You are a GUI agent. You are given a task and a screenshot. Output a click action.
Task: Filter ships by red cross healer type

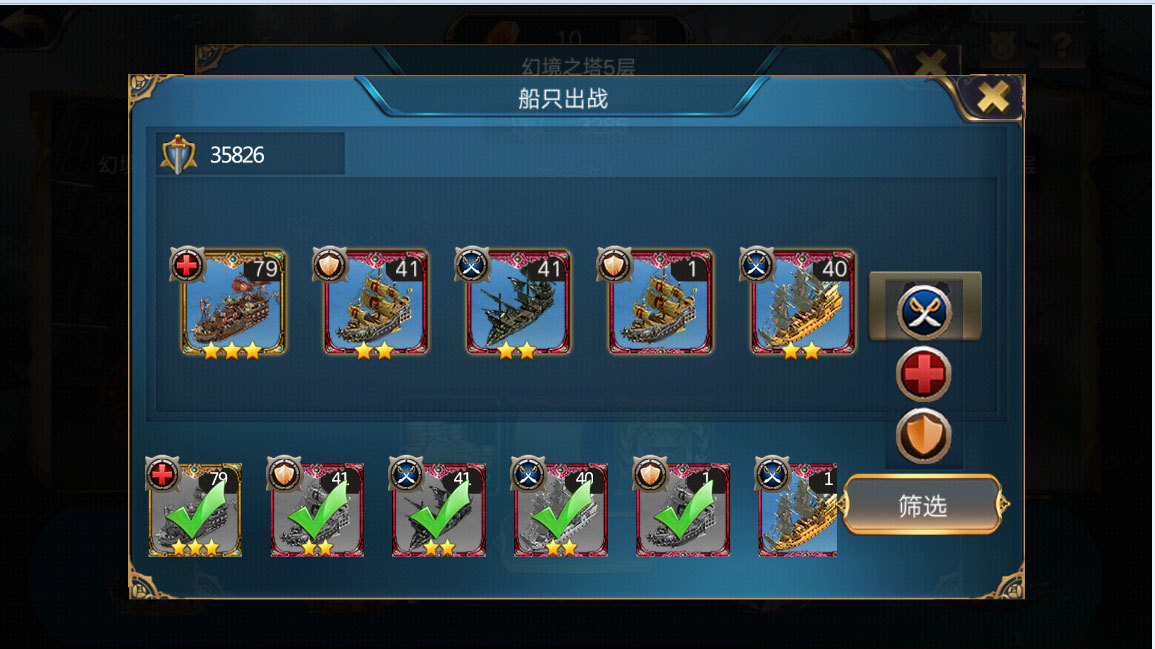(x=923, y=374)
